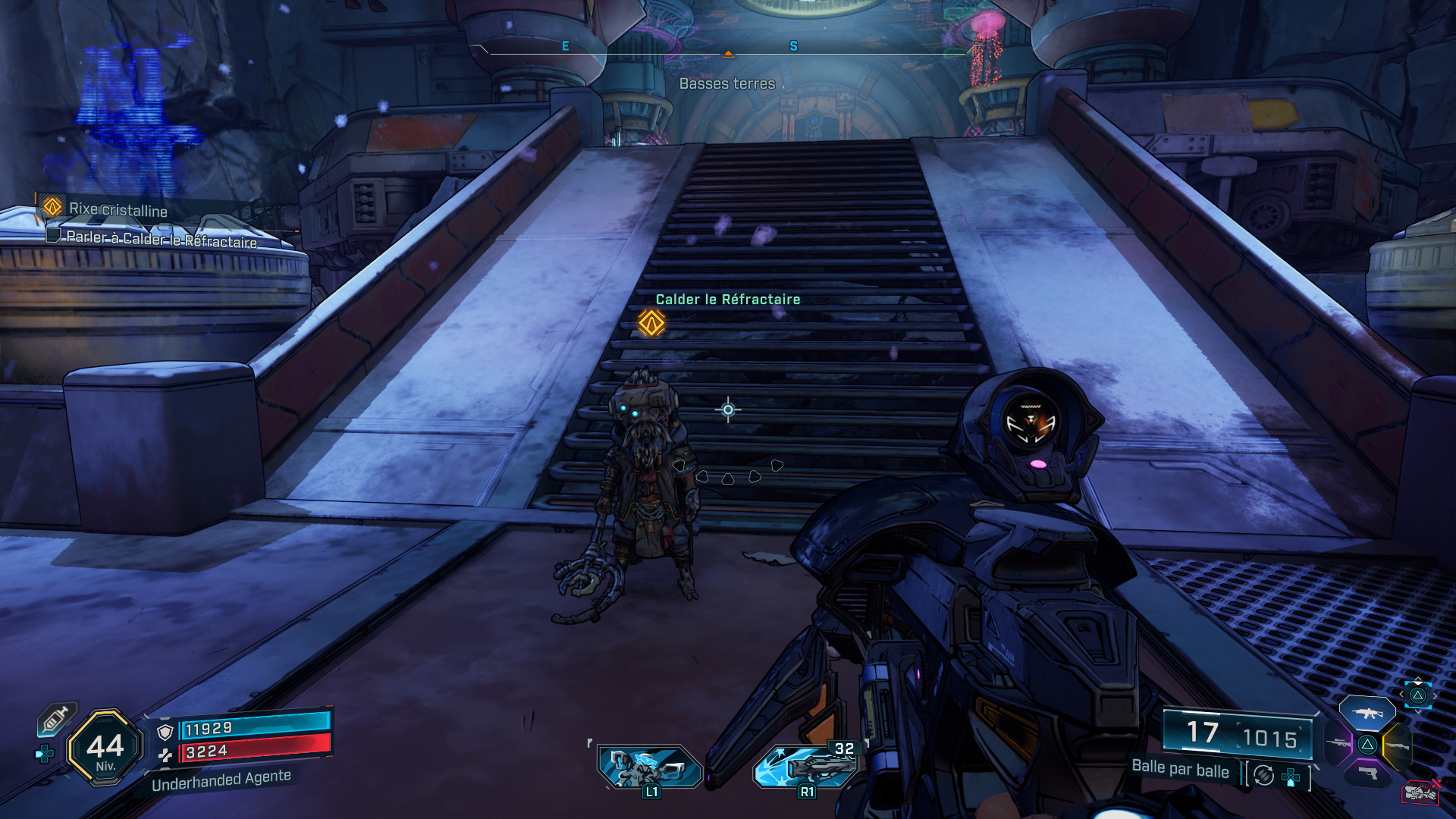Select the assault rifle weapon slot

(x=1367, y=714)
